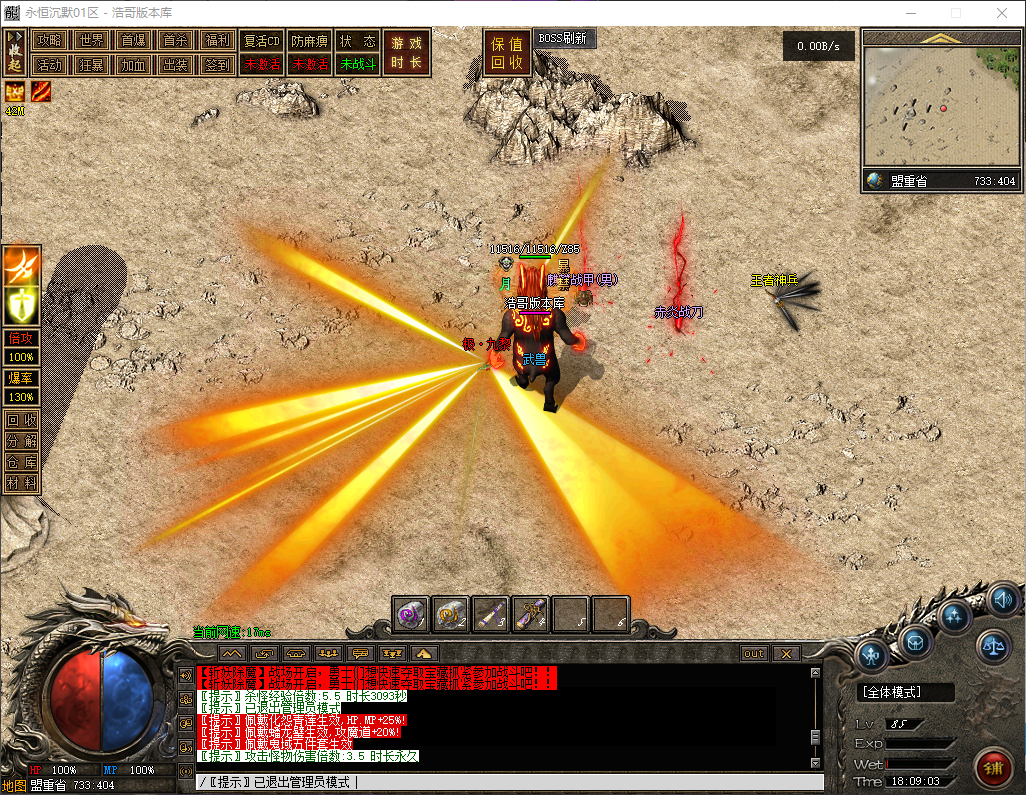1026x795 pixels.
Task: Open the 仓库 warehouse button
Action: coord(22,461)
